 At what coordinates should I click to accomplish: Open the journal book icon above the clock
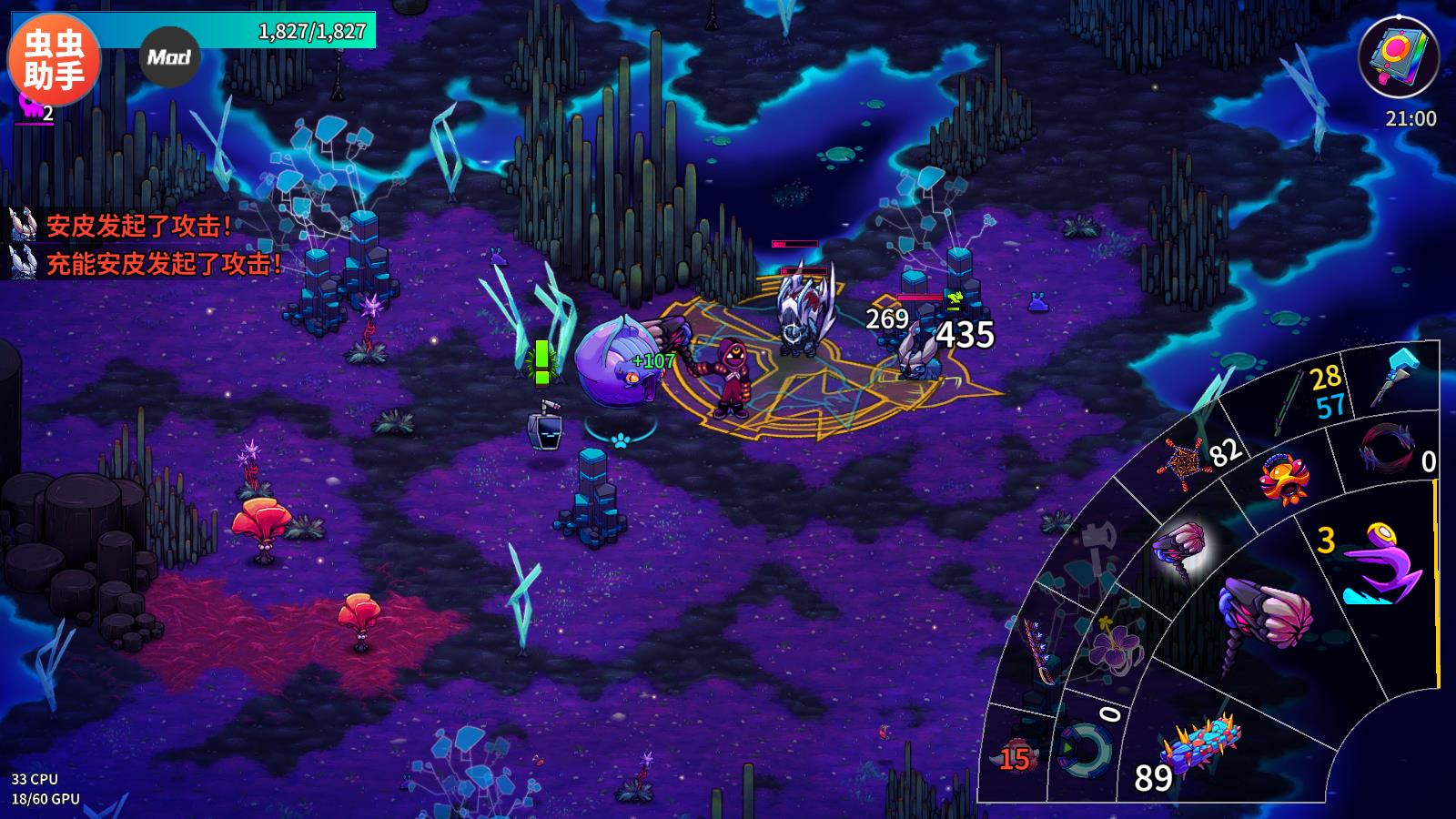[1398, 55]
